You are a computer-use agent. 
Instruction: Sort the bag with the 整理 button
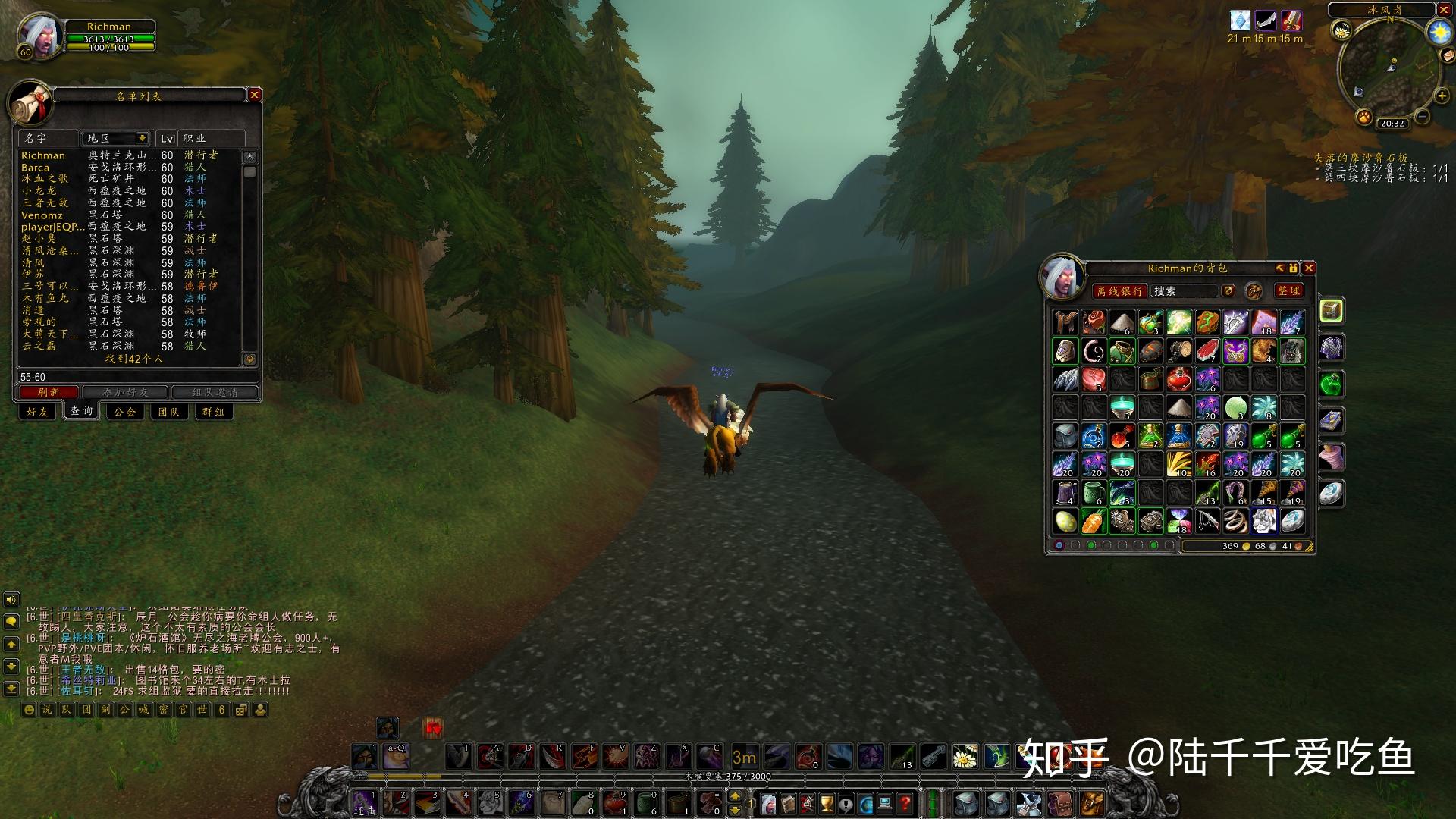point(1288,290)
